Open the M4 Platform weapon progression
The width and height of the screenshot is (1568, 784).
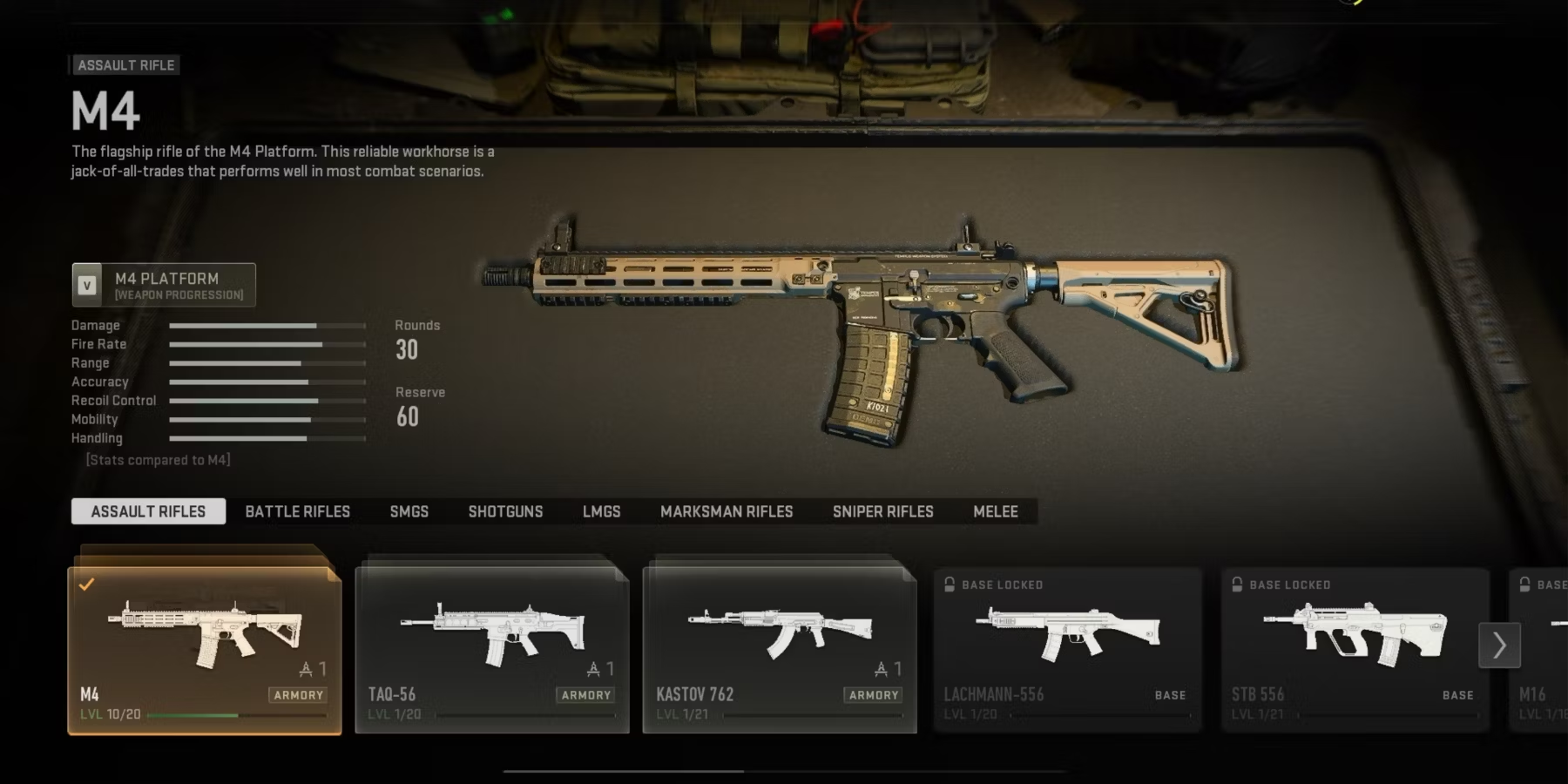pyautogui.click(x=164, y=285)
